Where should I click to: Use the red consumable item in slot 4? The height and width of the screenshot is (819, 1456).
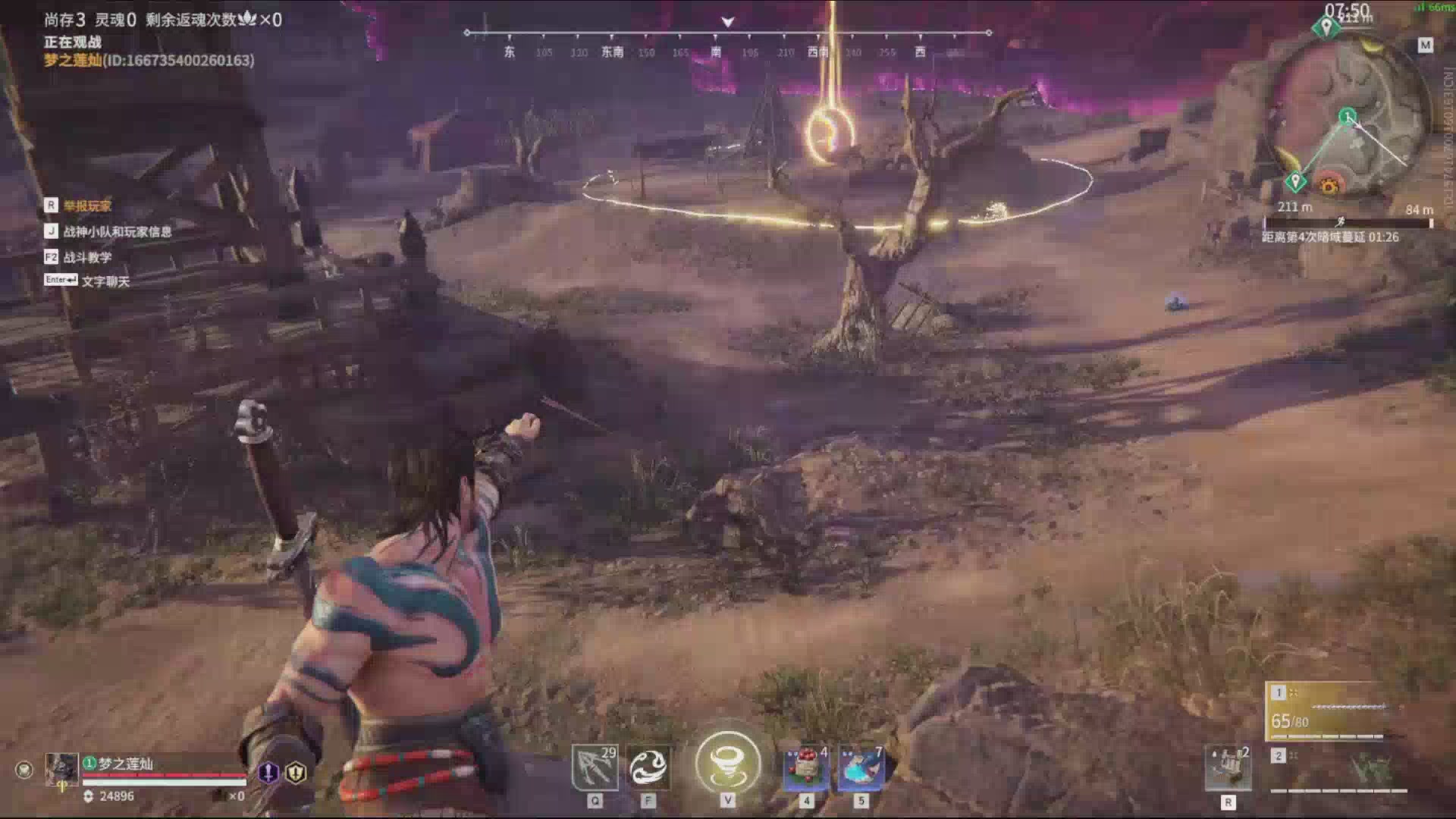point(806,767)
